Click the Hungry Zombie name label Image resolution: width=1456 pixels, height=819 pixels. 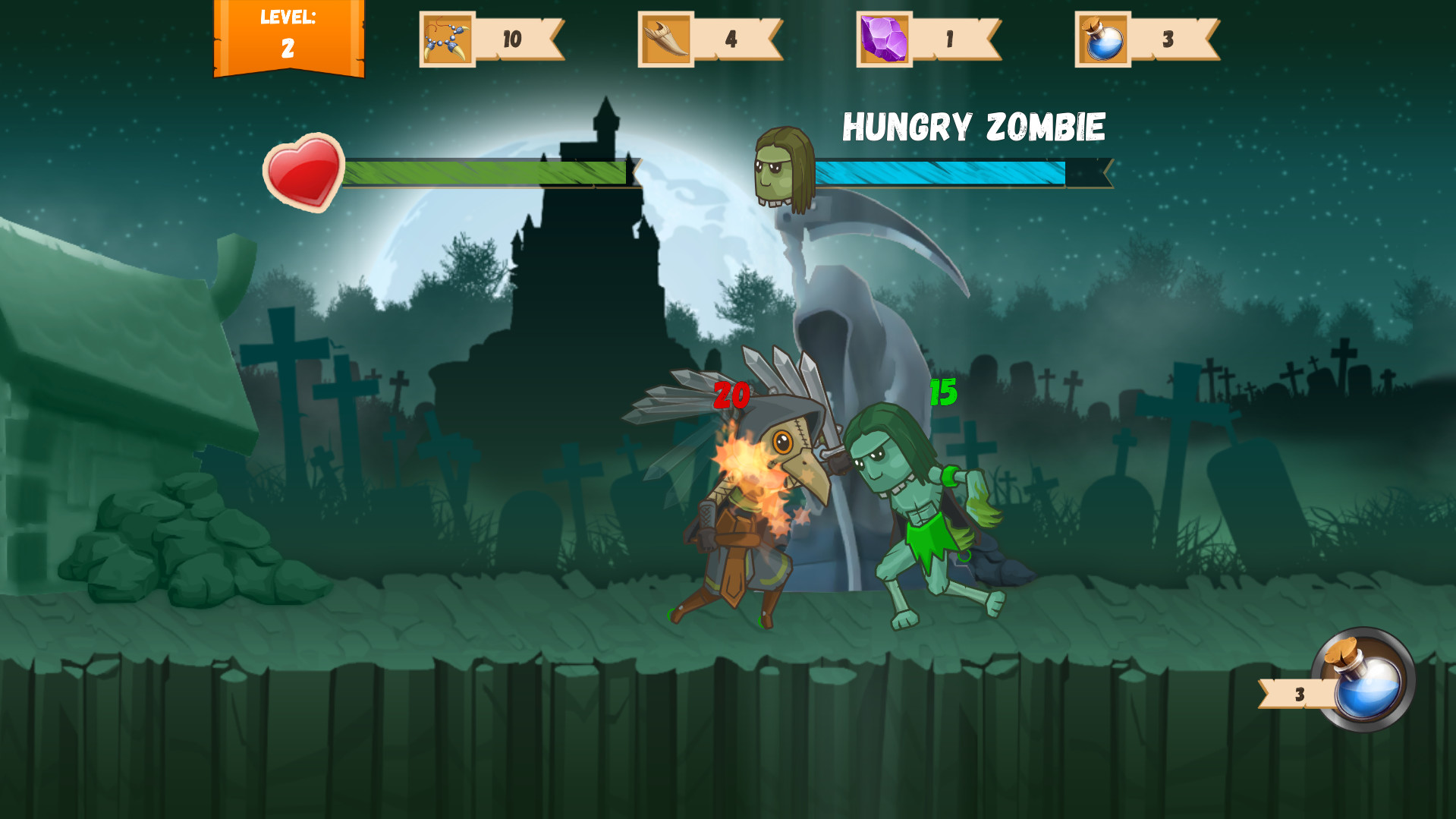[973, 125]
